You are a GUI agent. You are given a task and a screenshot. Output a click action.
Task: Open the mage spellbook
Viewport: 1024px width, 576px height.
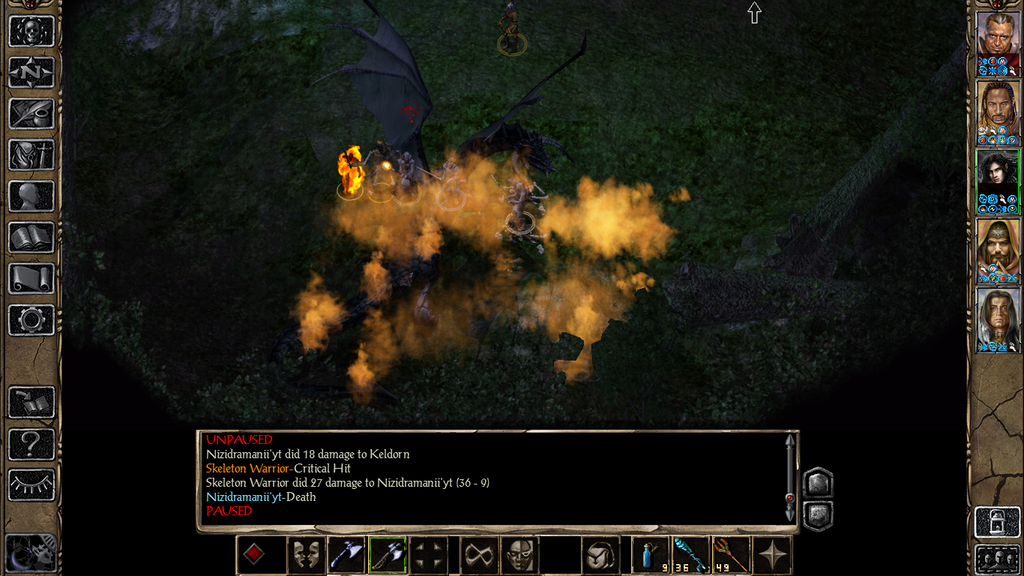tap(31, 237)
